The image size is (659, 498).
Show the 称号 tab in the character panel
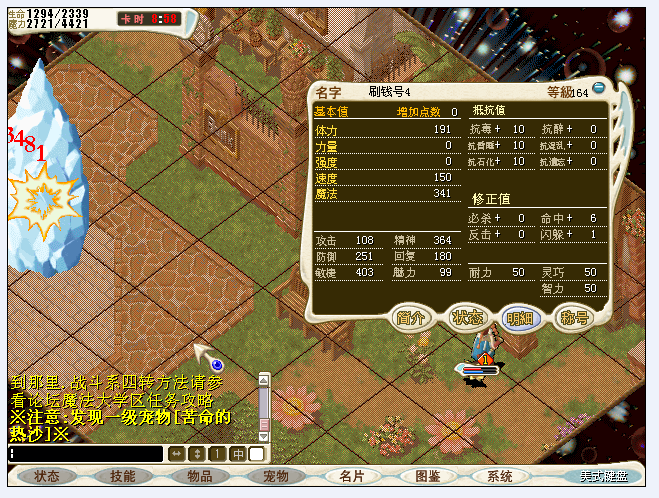(x=573, y=316)
